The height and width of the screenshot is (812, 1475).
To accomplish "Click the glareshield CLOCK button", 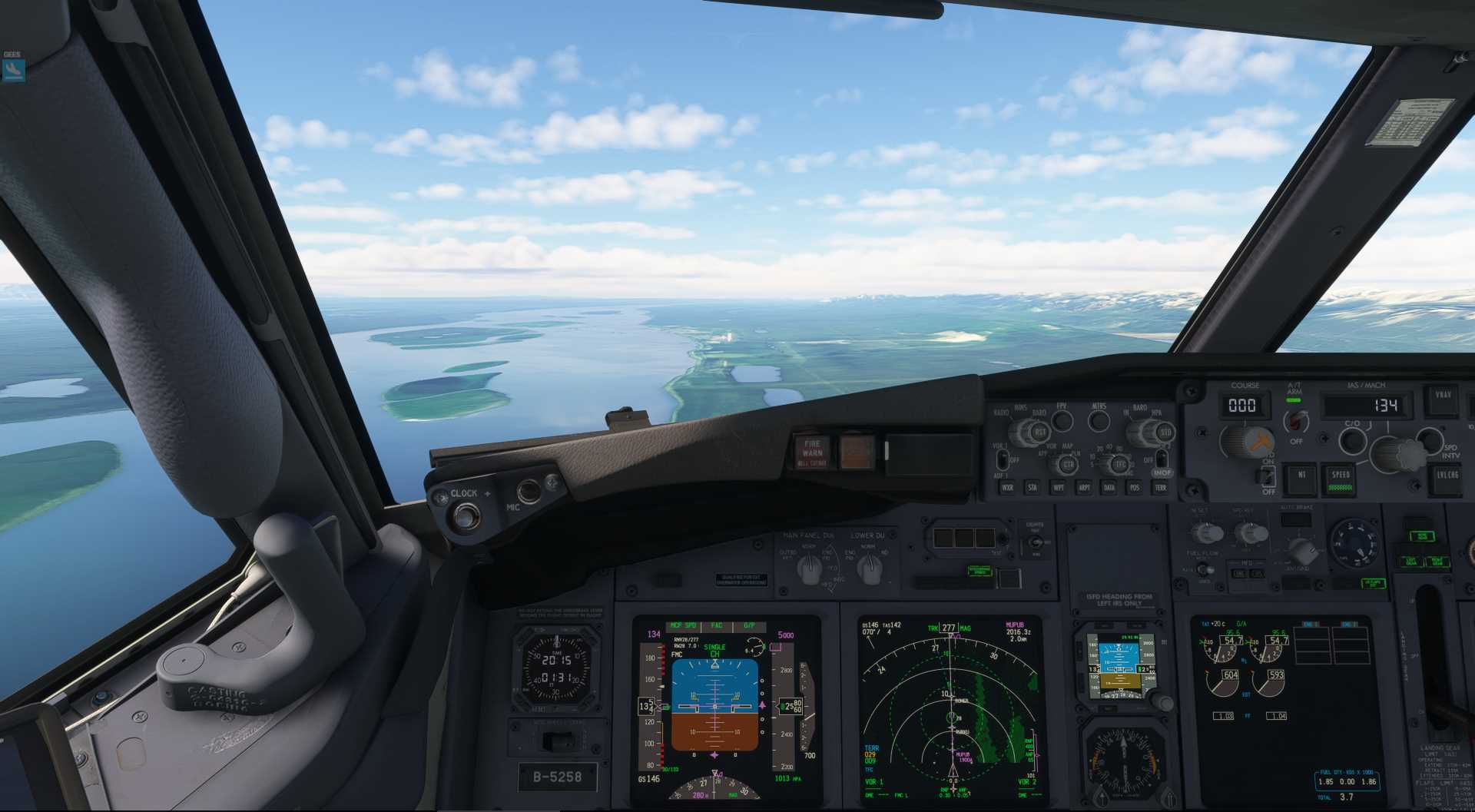I will 464,515.
